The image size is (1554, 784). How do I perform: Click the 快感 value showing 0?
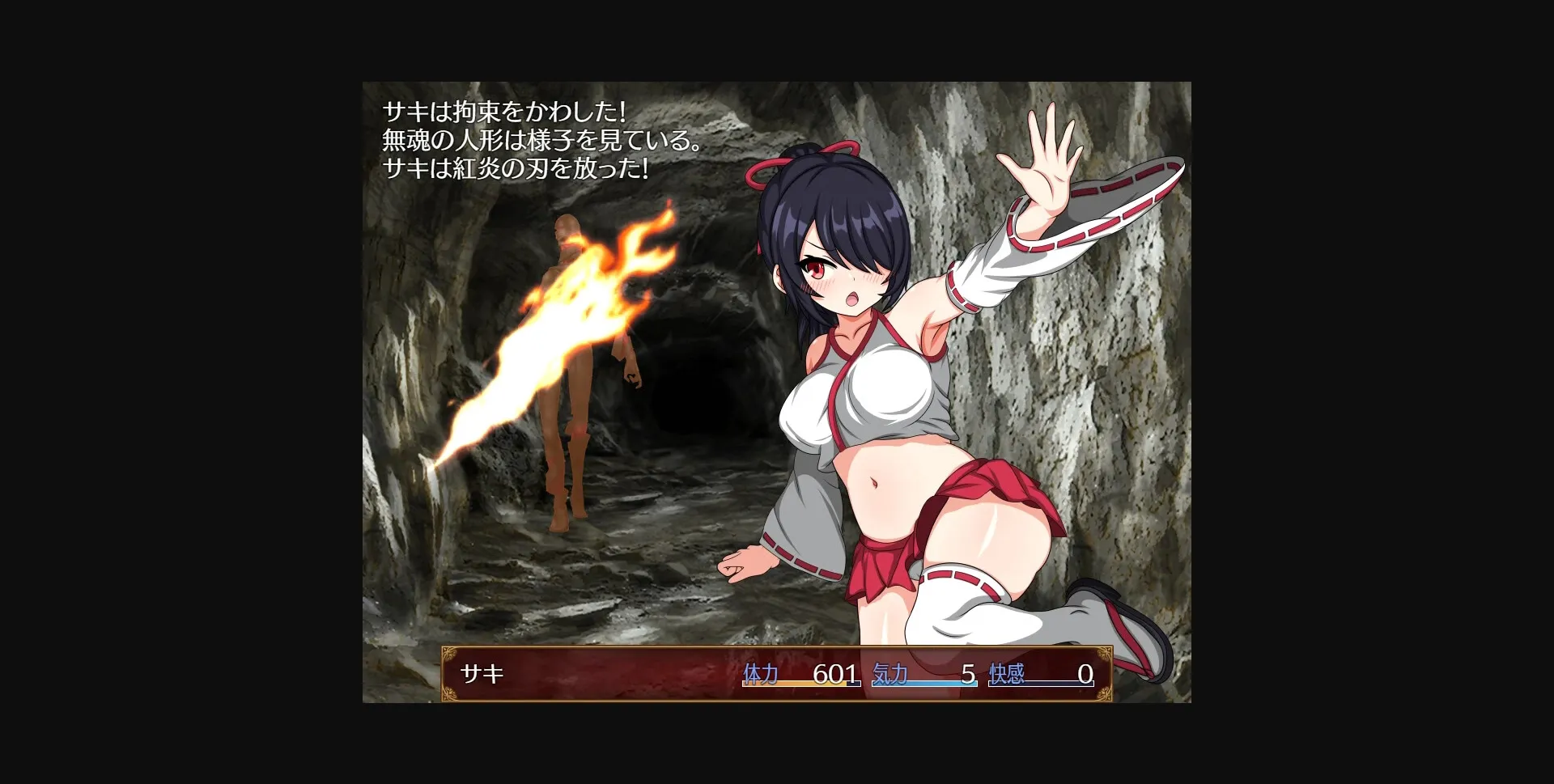(1085, 672)
